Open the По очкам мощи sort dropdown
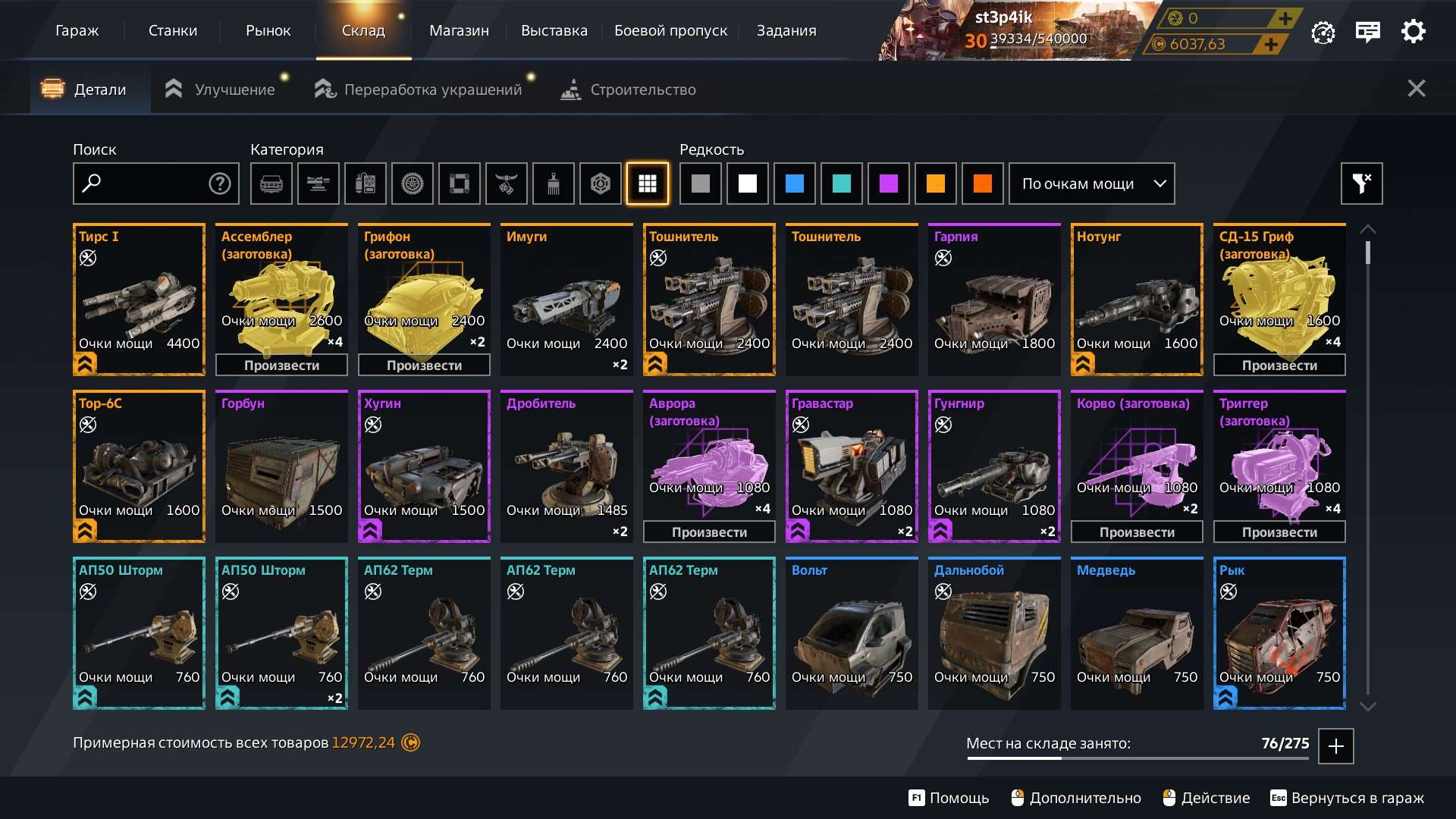 [1091, 184]
